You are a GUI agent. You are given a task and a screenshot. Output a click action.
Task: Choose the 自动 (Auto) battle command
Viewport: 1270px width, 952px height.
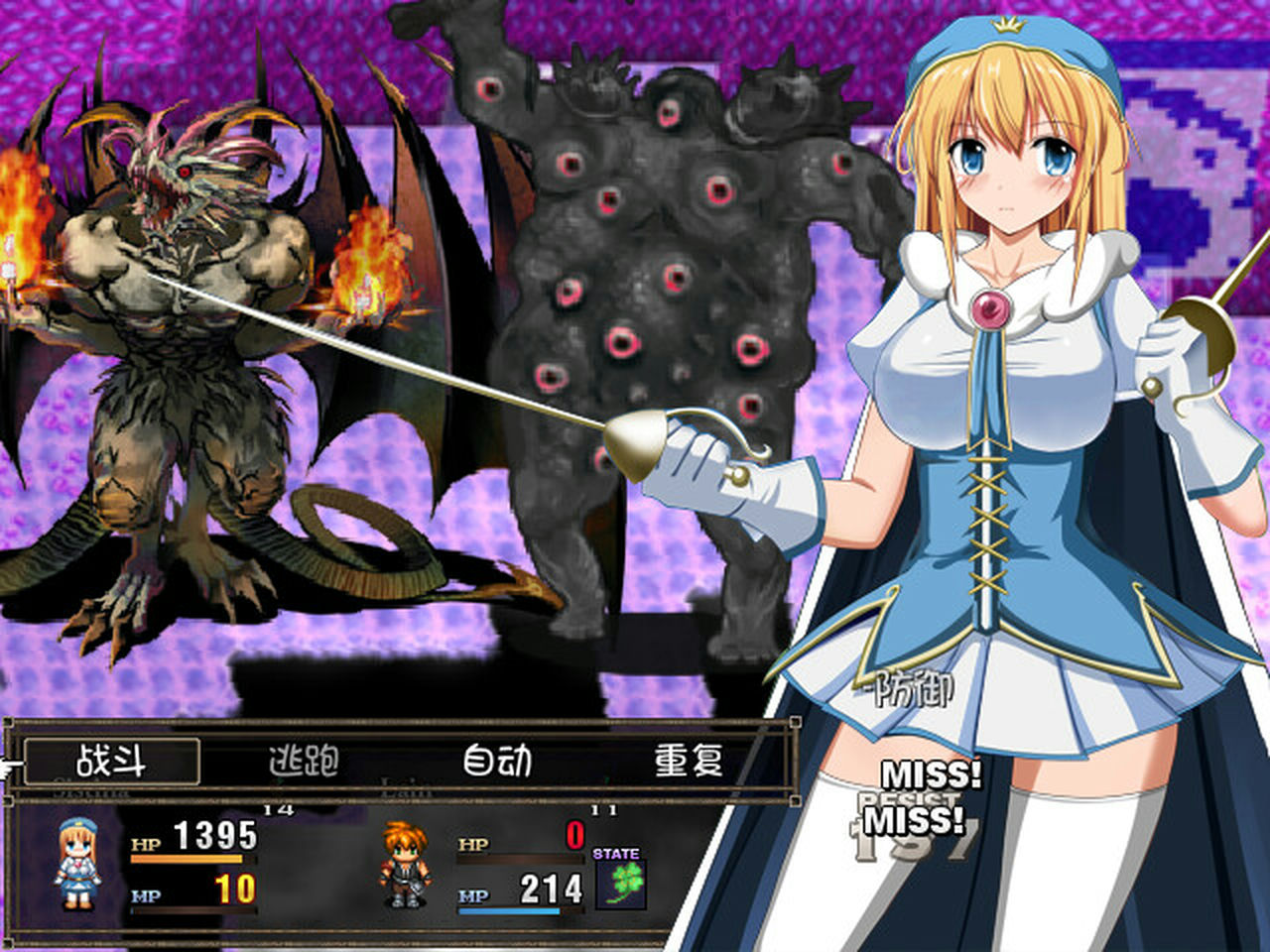(498, 761)
